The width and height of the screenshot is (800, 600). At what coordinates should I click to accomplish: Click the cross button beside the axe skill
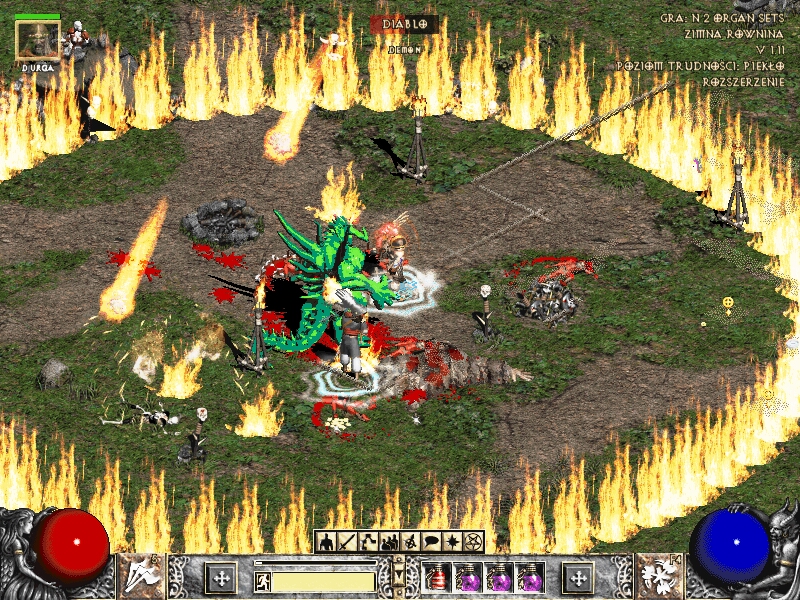click(x=220, y=578)
